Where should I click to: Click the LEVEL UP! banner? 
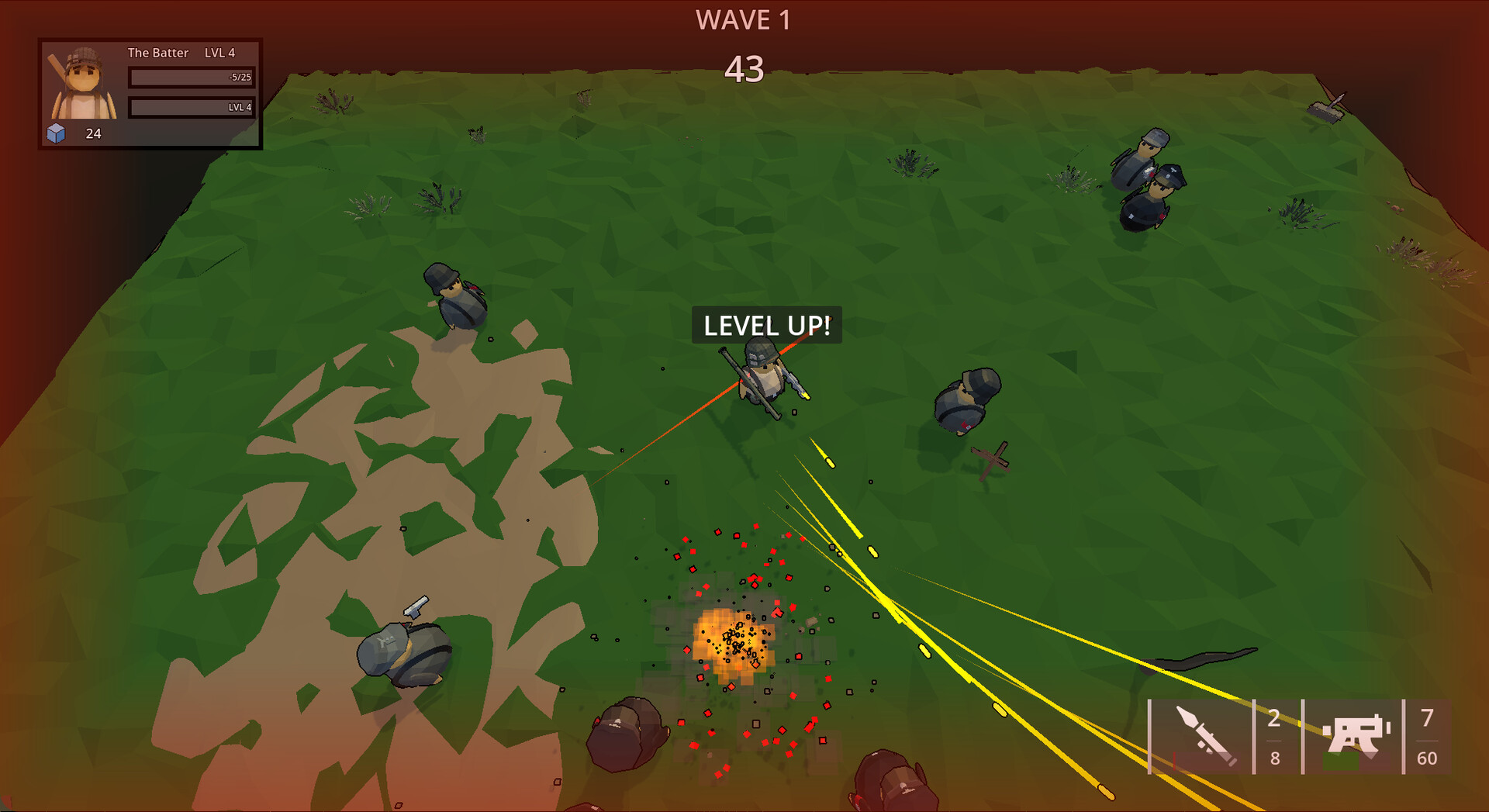coord(766,327)
